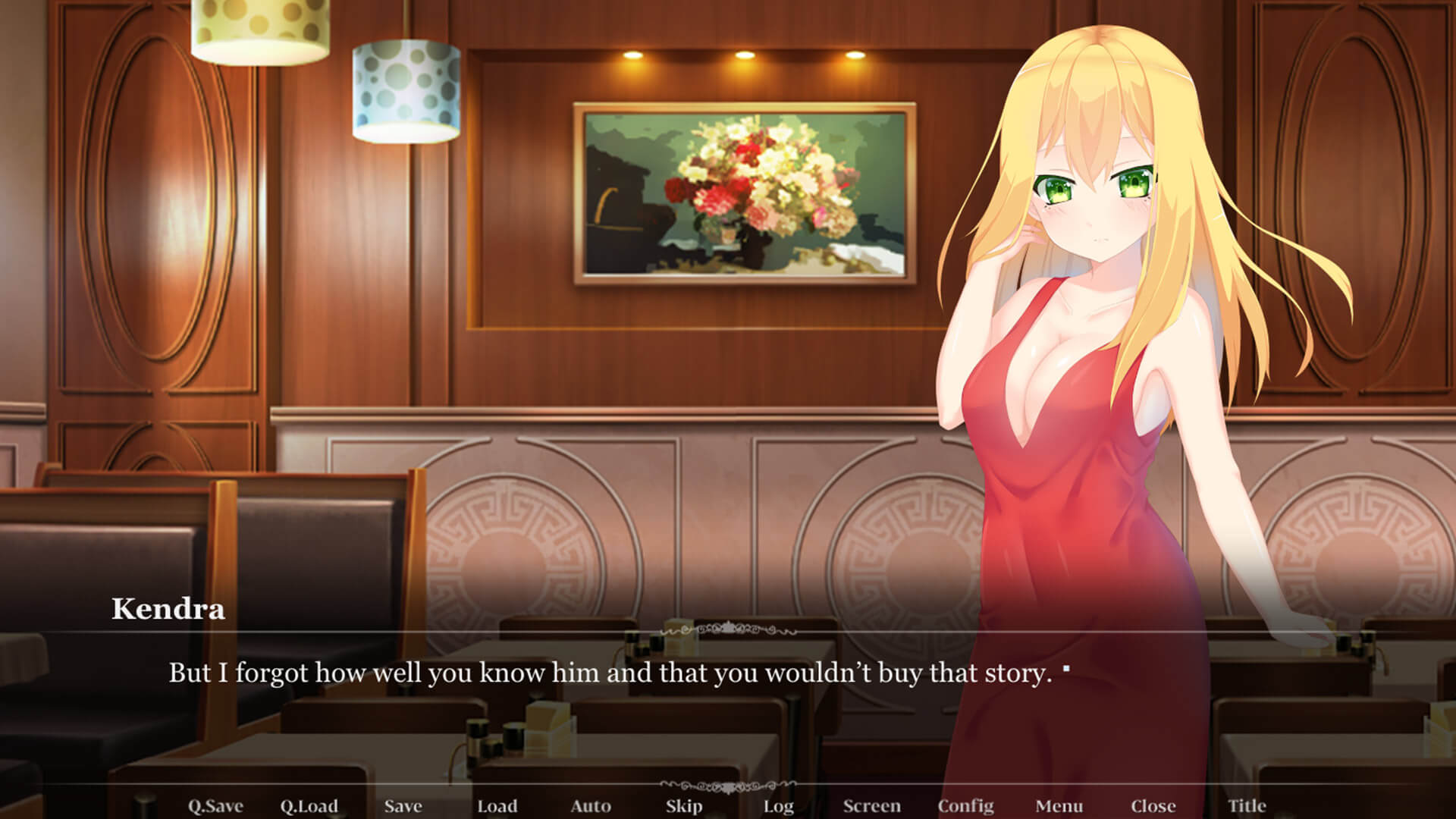
Task: Return to the Title screen
Action: point(1247,806)
